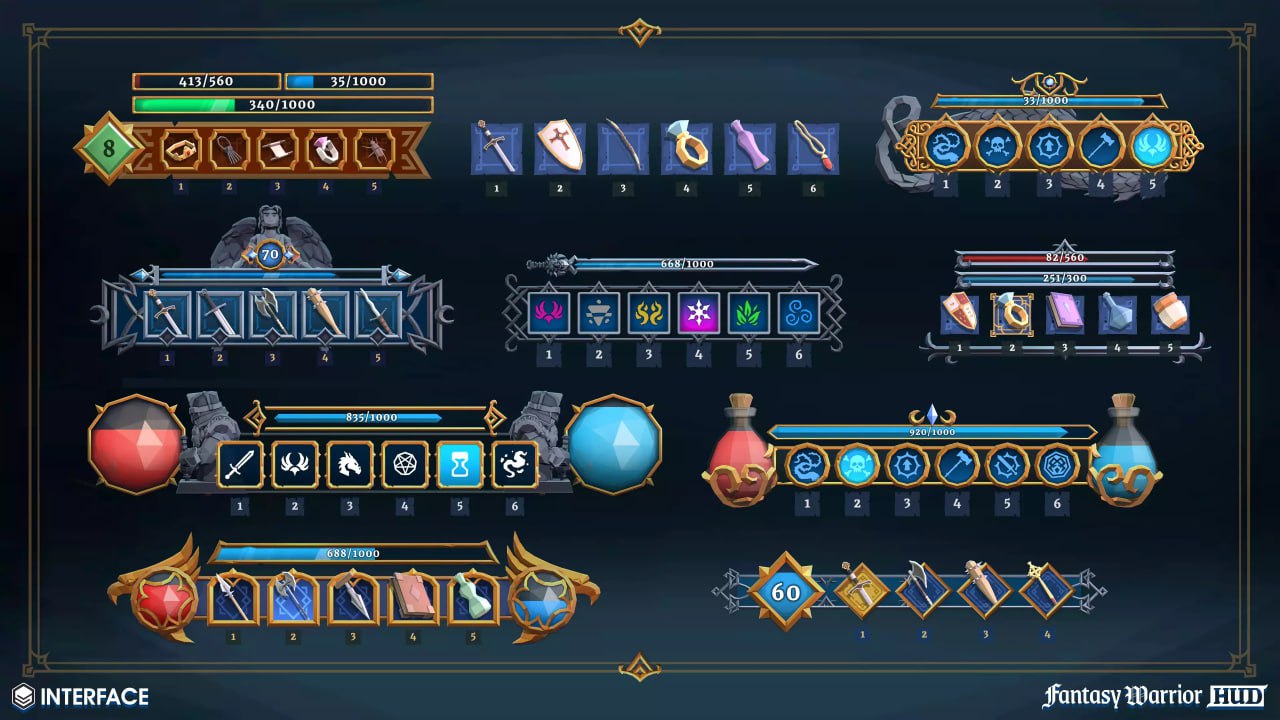1280x720 pixels.
Task: Select the level 60 diamond emblem
Action: pyautogui.click(x=790, y=592)
